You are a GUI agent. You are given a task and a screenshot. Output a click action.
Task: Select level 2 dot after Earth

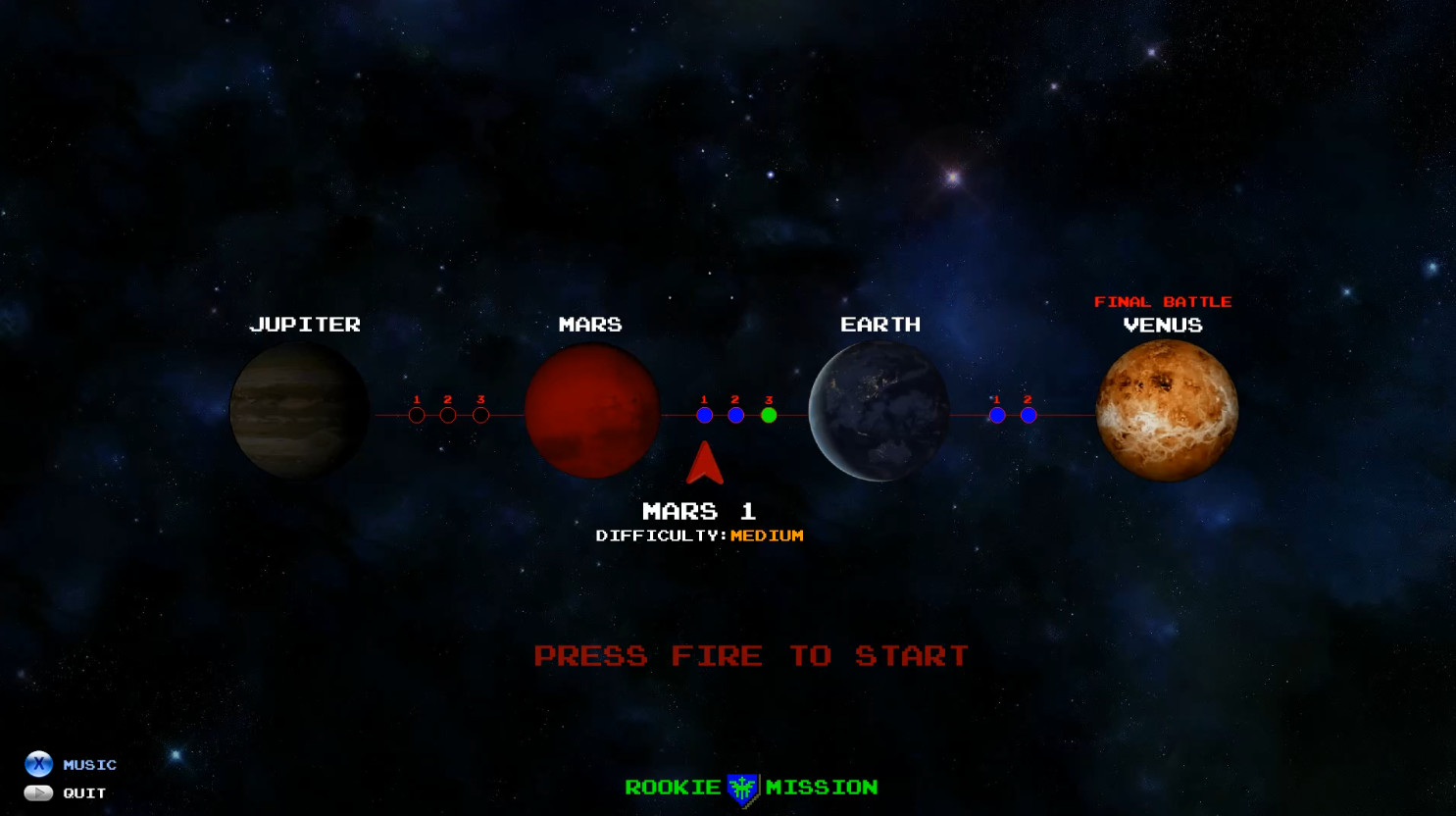click(x=1029, y=415)
